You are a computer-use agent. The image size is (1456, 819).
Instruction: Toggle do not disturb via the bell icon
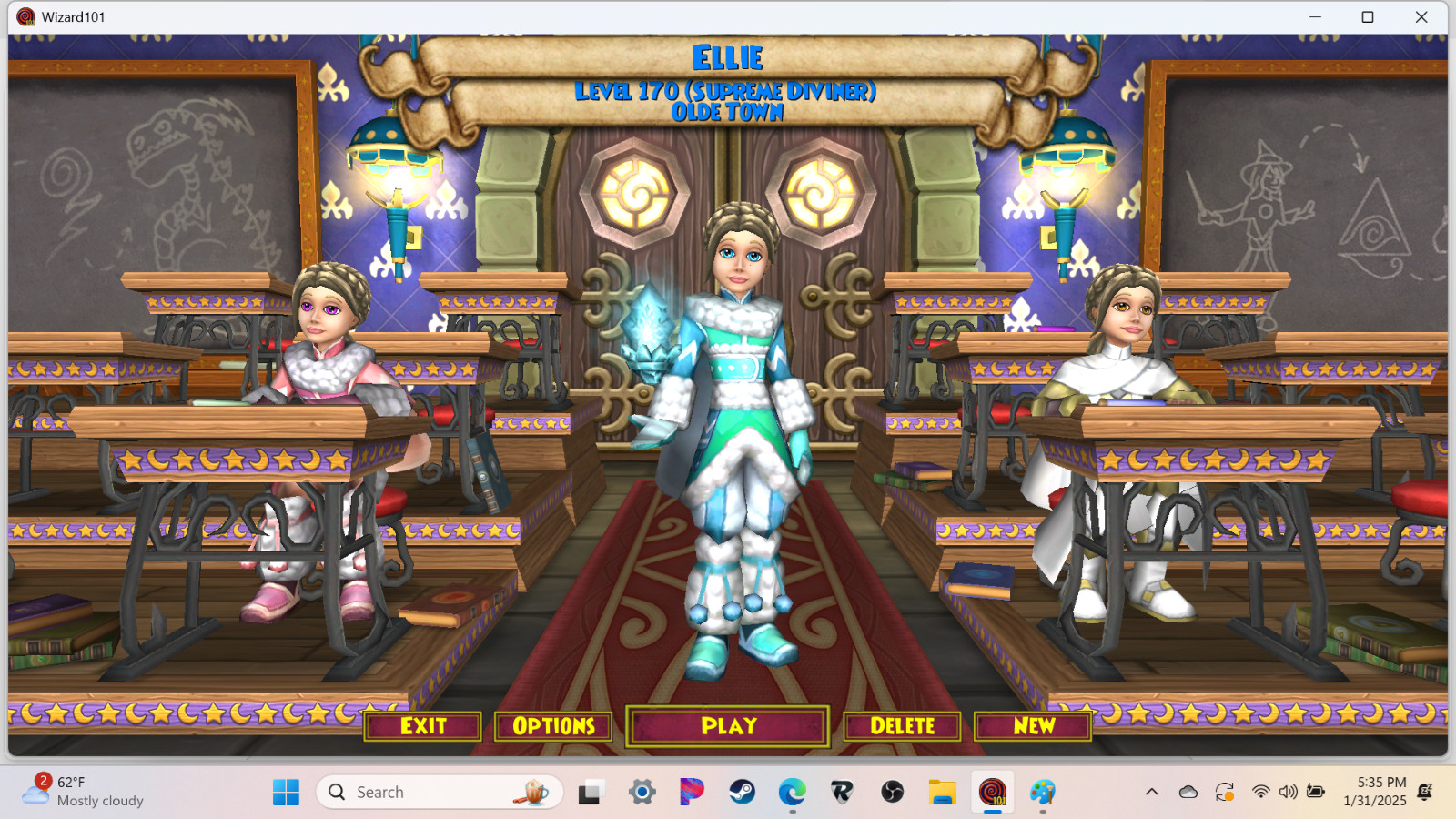click(1424, 791)
